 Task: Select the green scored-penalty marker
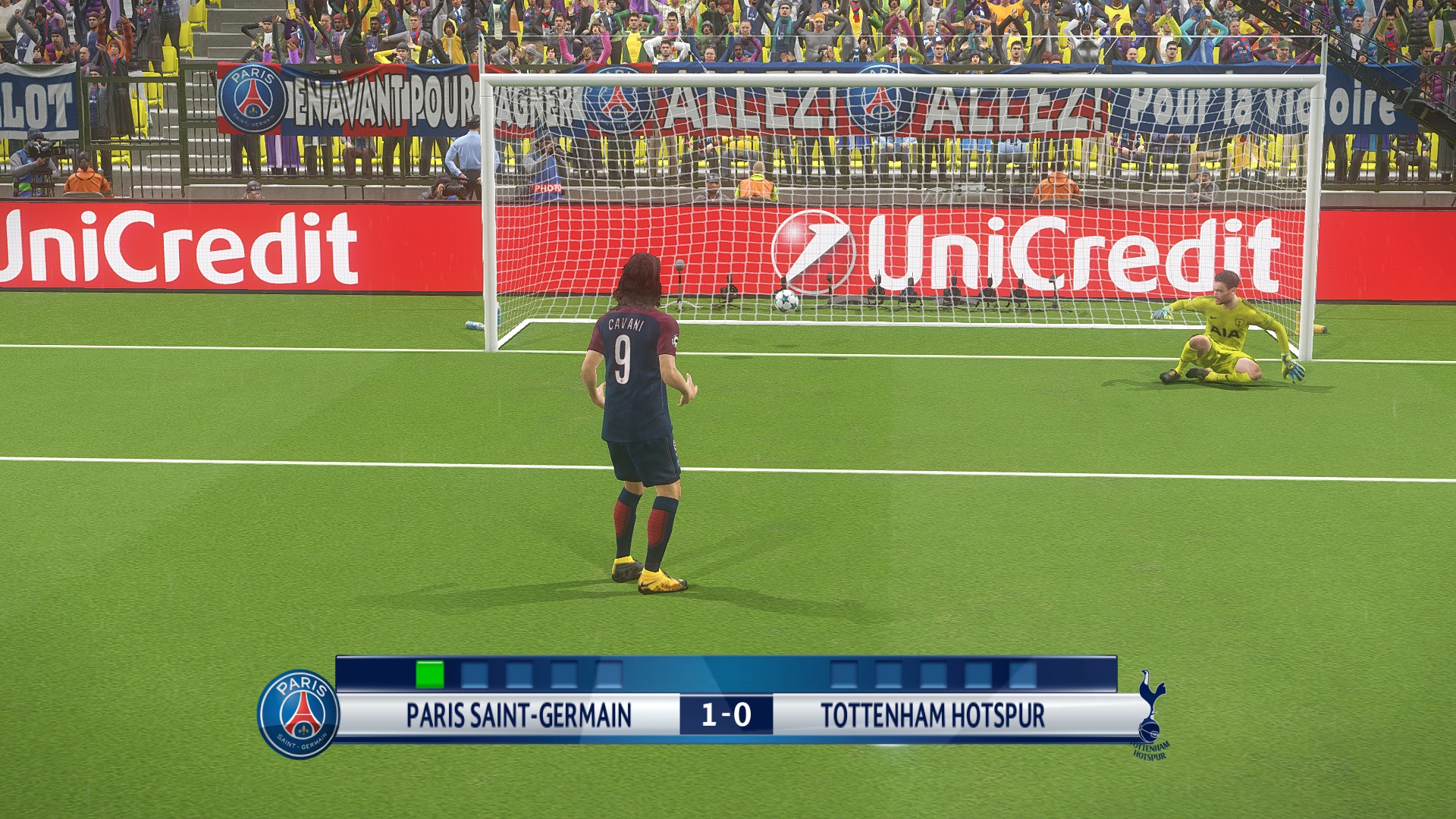click(x=429, y=674)
